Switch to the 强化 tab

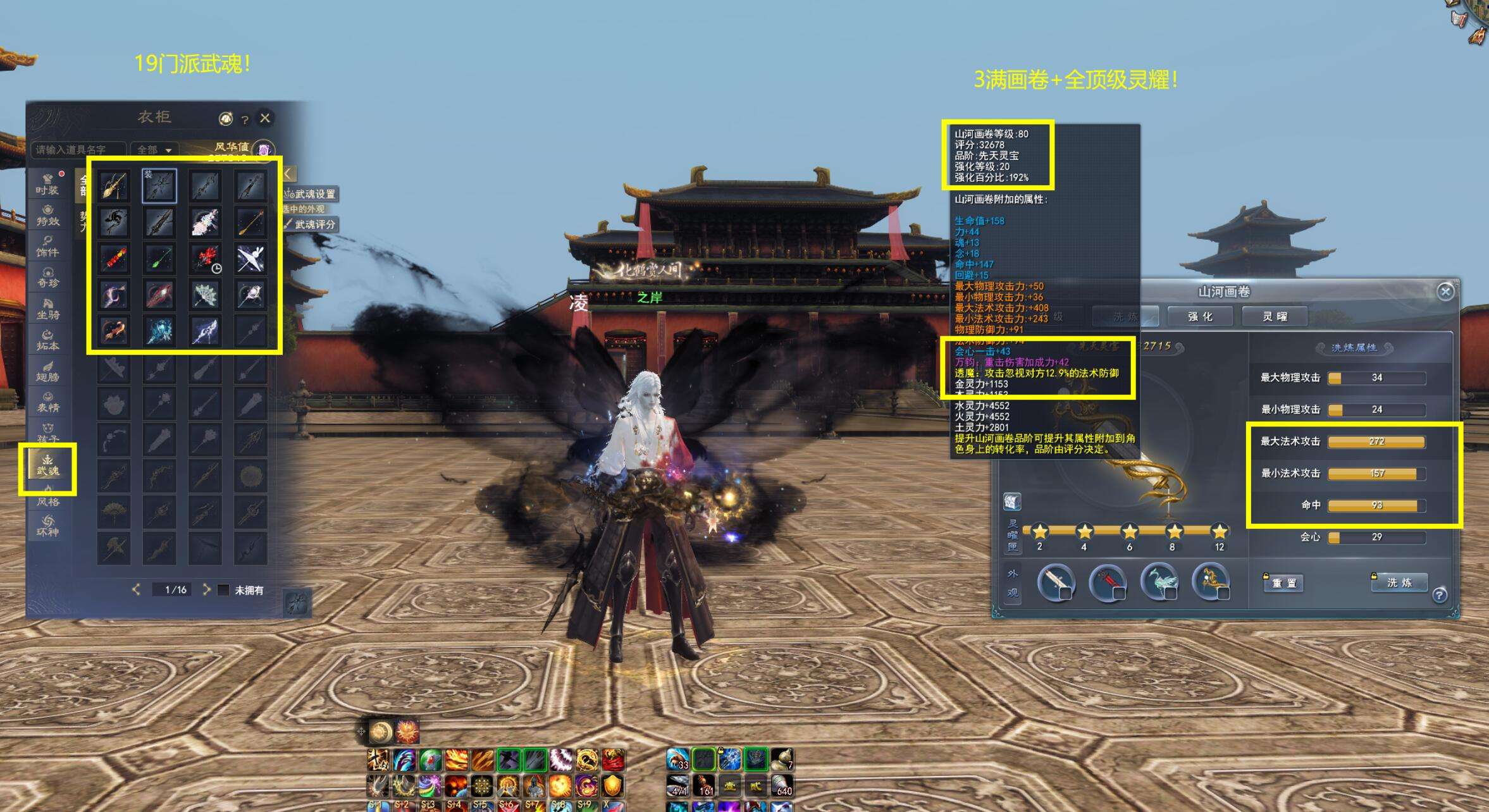click(1200, 316)
